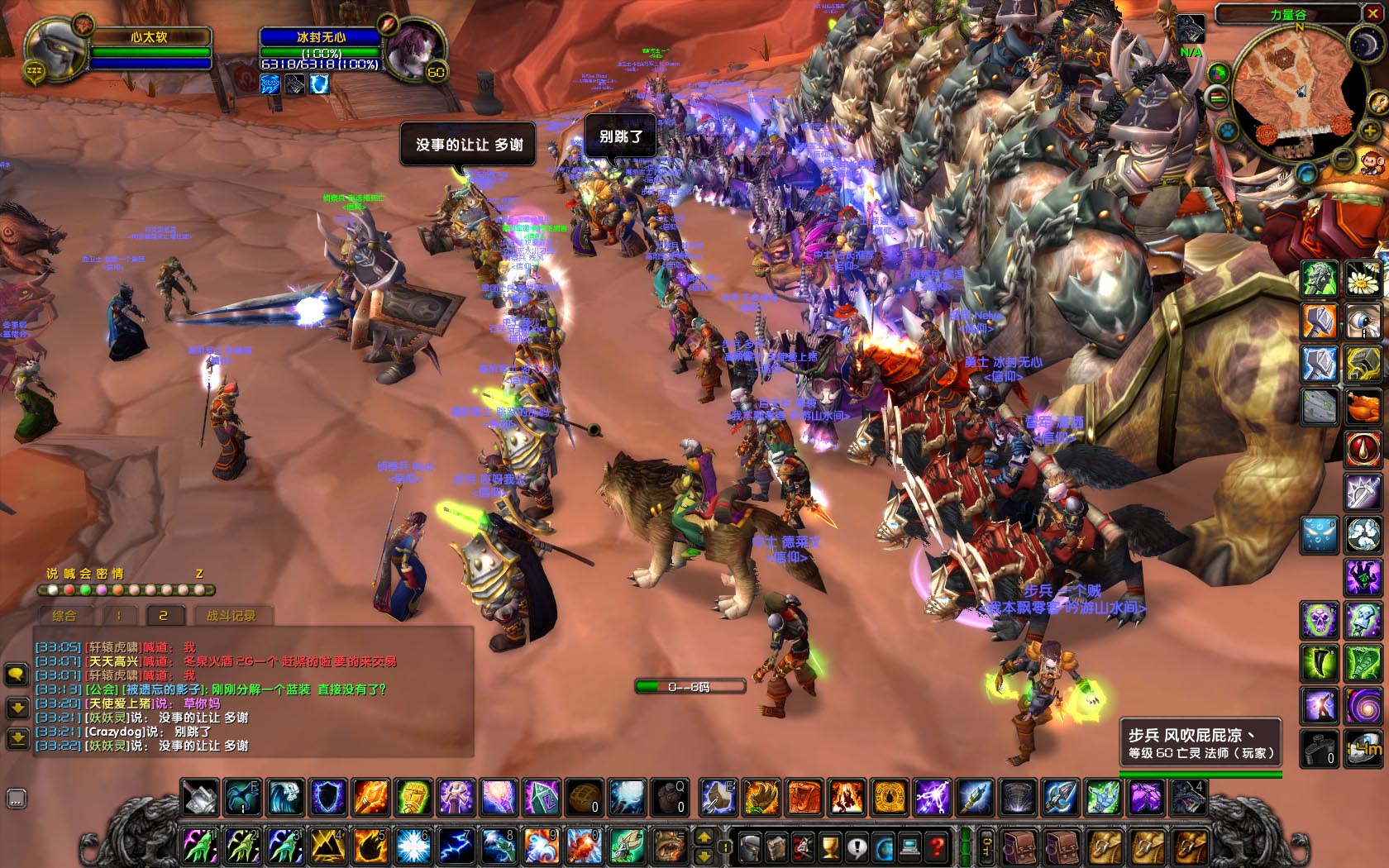
Task: Click the blue paw tracking icon beside the minimap
Action: pyautogui.click(x=1226, y=129)
